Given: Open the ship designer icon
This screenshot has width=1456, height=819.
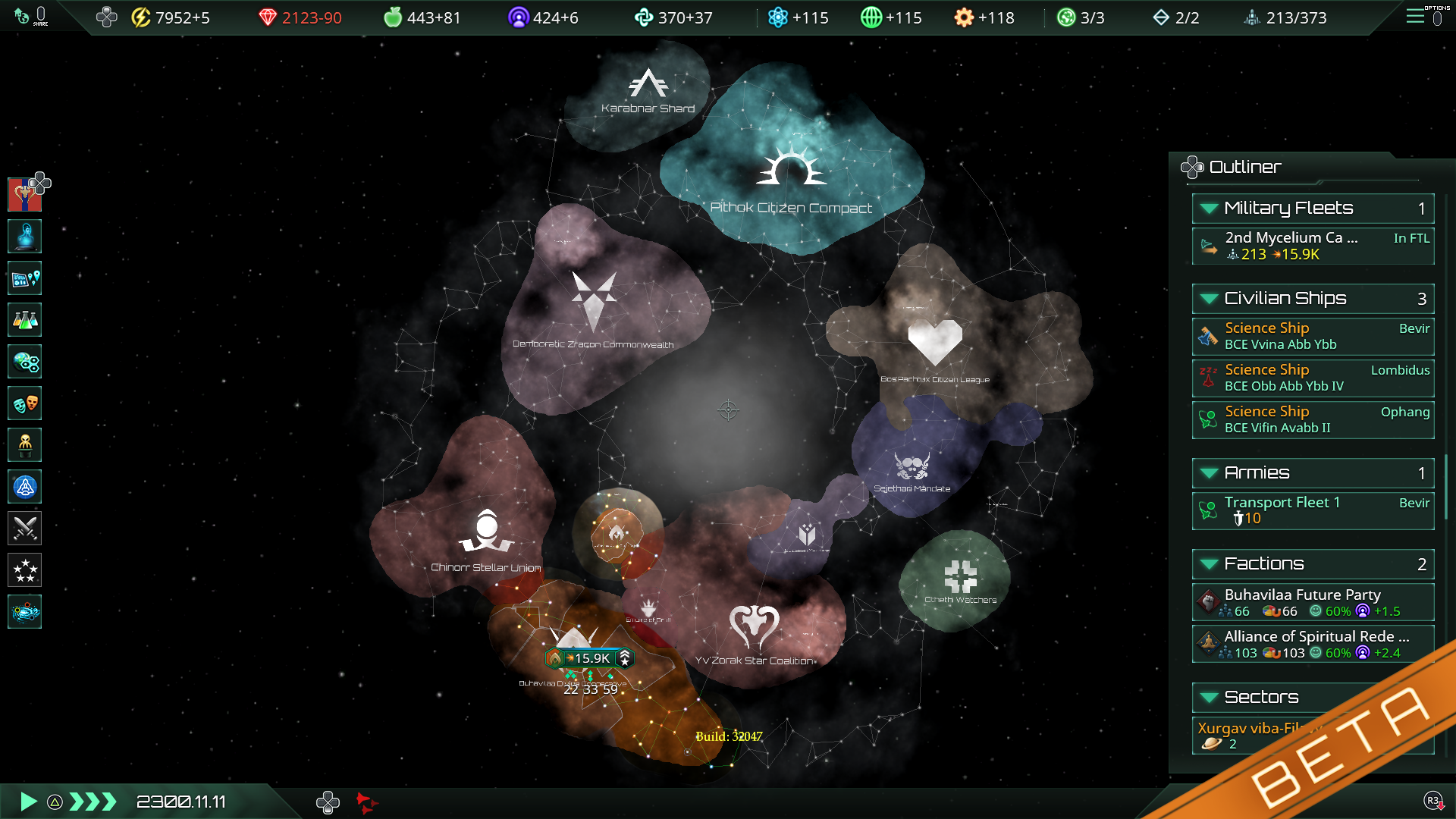Looking at the screenshot, I should click(25, 486).
